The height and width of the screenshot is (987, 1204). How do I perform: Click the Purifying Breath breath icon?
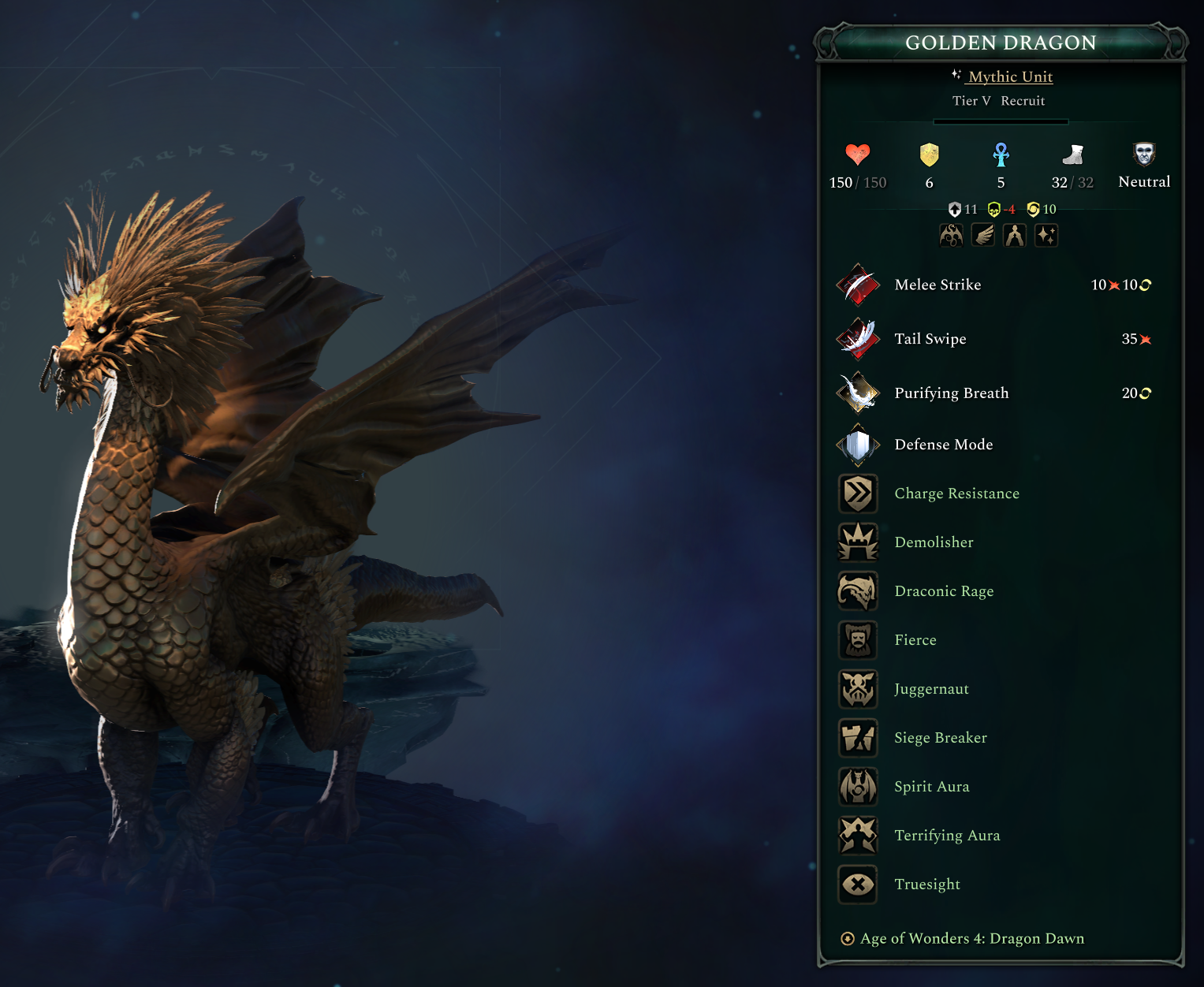[x=858, y=393]
